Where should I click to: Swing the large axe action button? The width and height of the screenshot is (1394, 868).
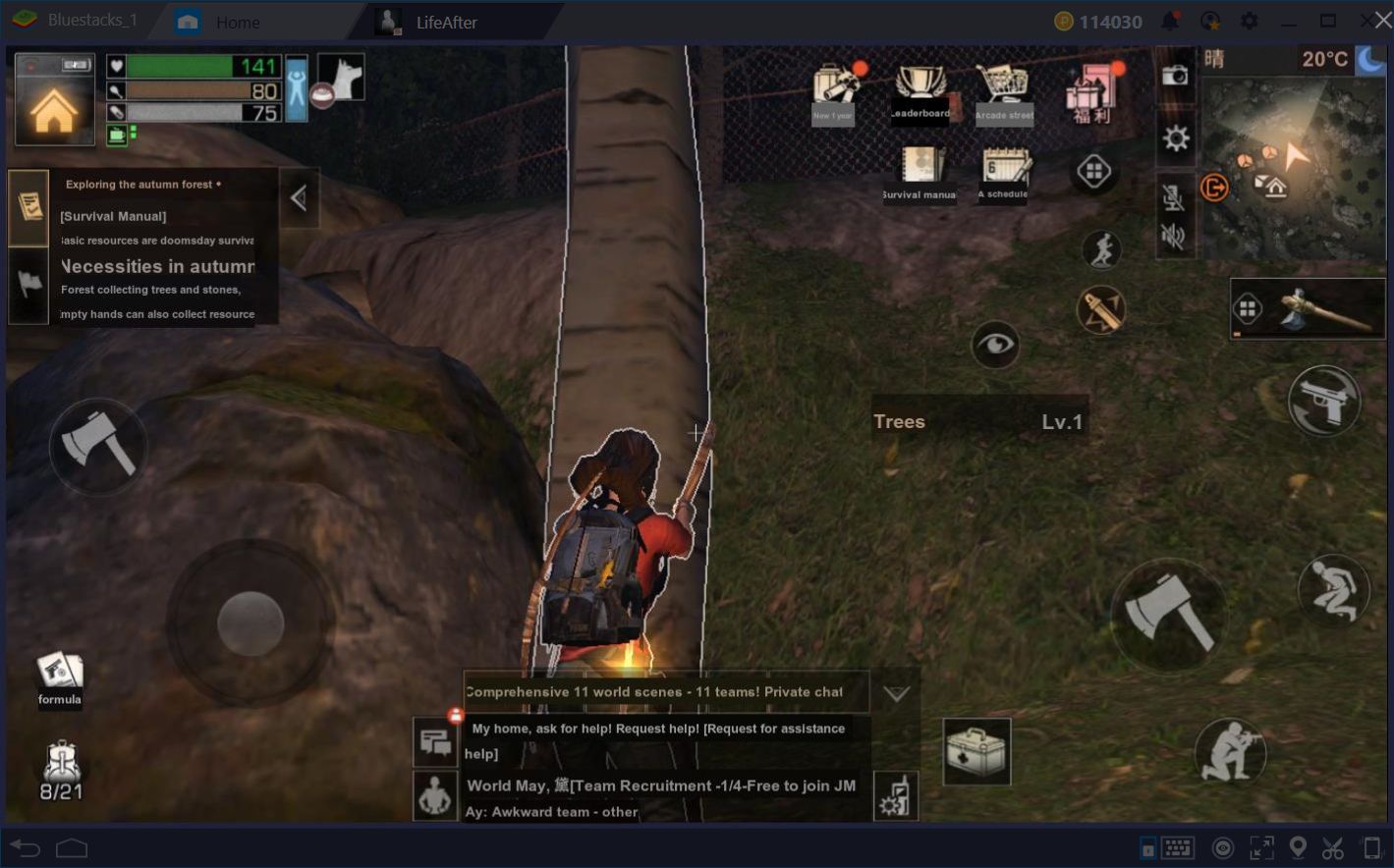click(1168, 614)
